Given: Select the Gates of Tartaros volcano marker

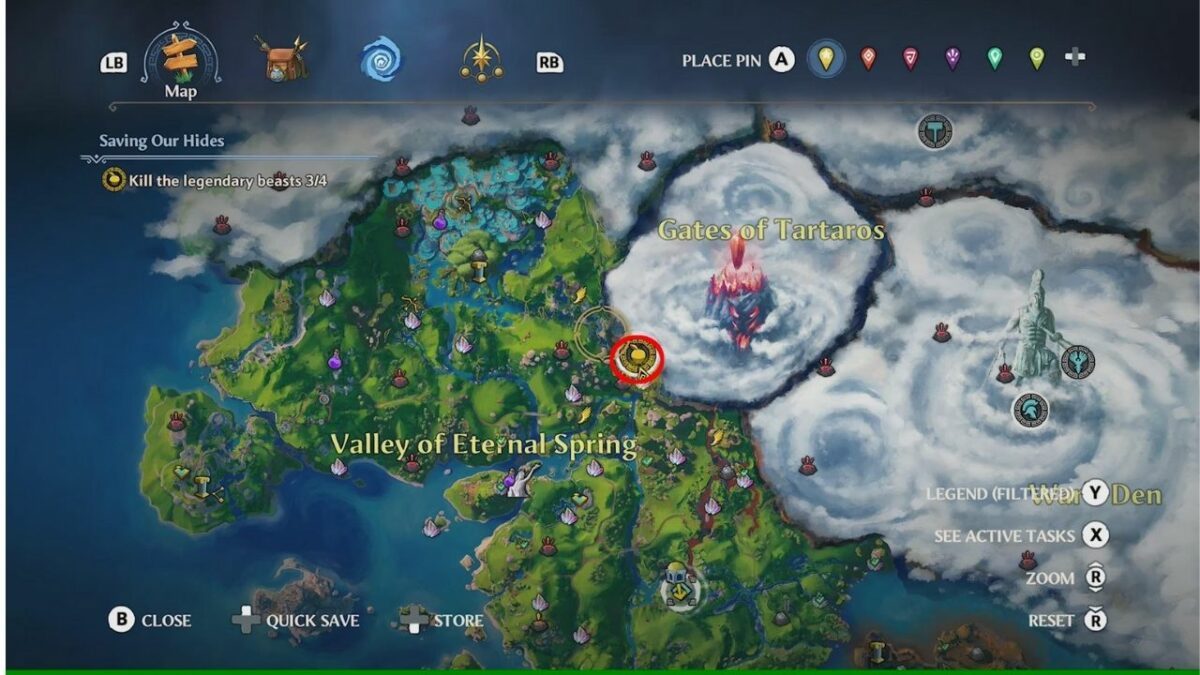Looking at the screenshot, I should (x=742, y=290).
